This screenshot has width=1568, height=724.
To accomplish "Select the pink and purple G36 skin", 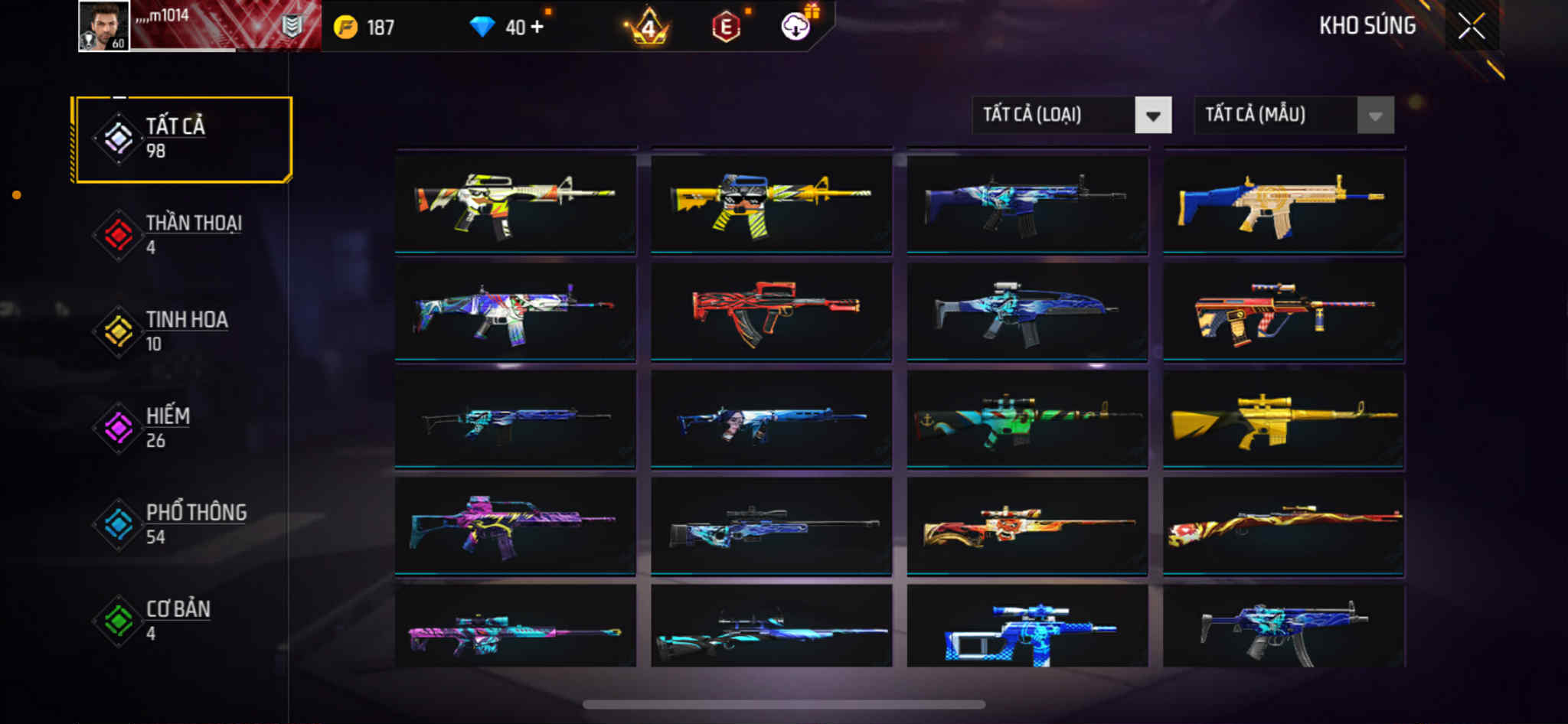I will pyautogui.click(x=514, y=526).
